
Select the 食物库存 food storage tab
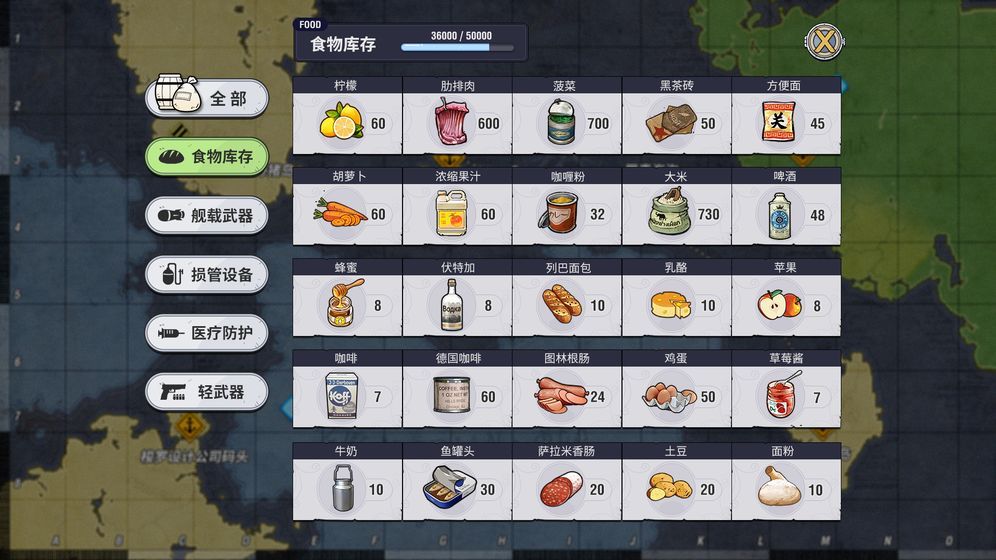[x=207, y=156]
